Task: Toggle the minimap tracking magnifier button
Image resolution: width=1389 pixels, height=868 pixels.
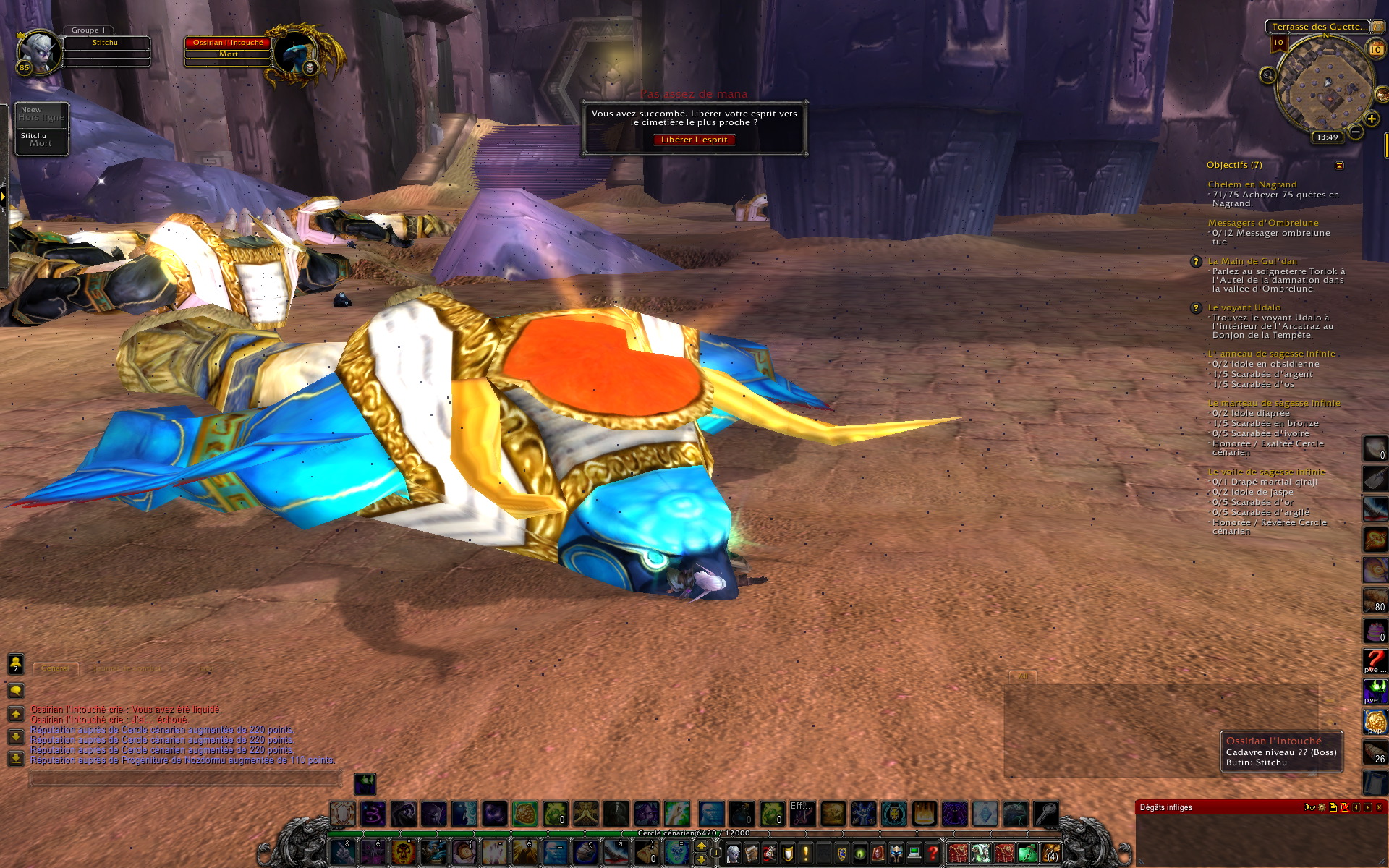Action: tap(1267, 75)
